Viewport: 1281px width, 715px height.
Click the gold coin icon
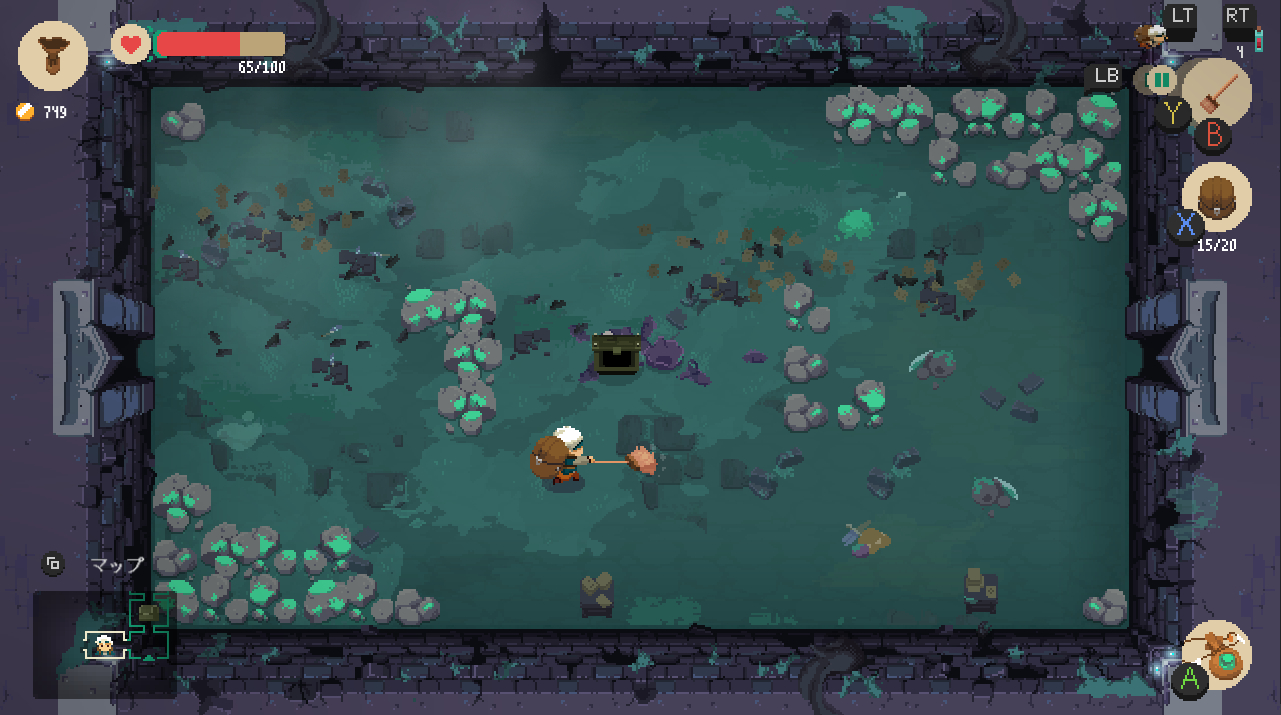pos(25,112)
